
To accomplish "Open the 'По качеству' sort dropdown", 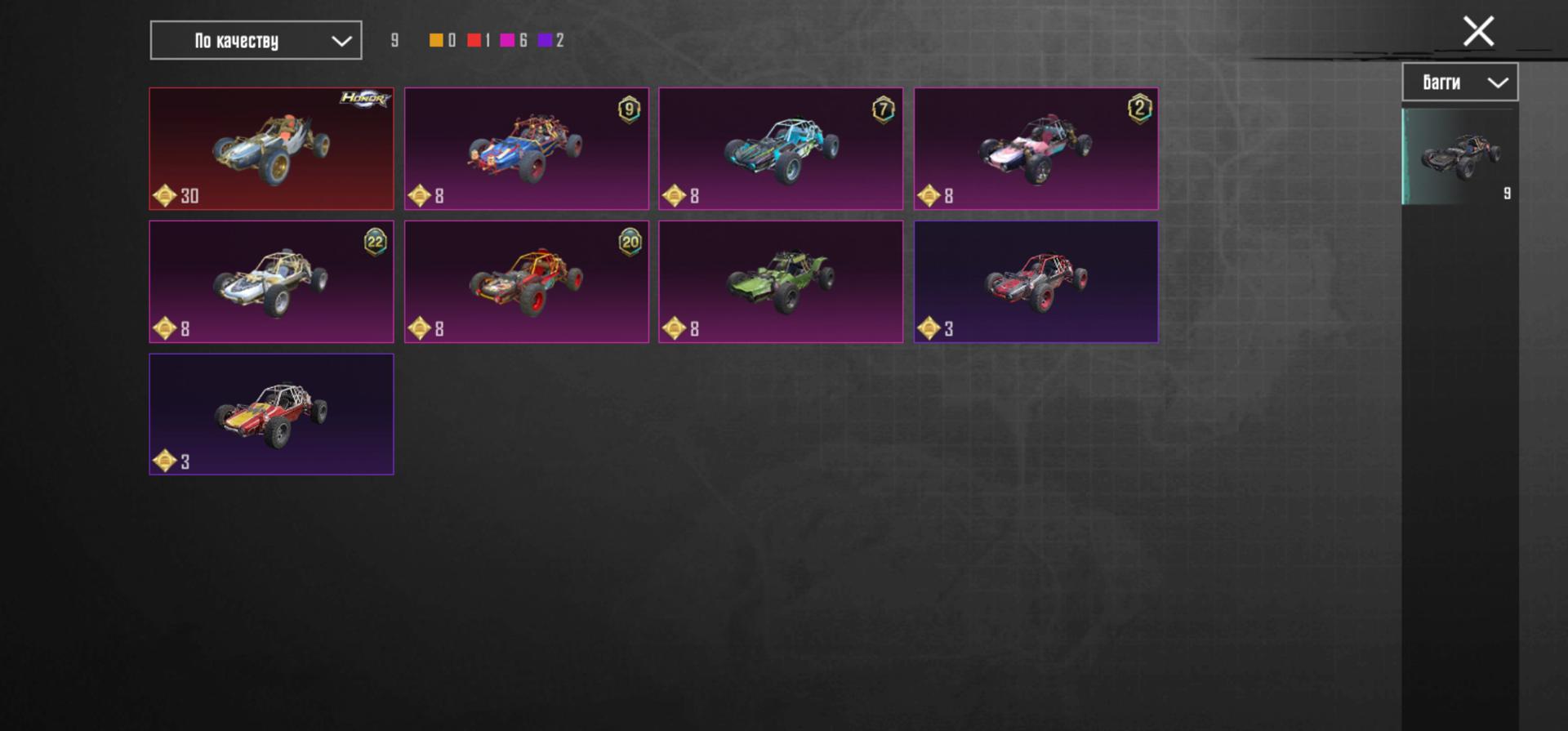I will [256, 40].
